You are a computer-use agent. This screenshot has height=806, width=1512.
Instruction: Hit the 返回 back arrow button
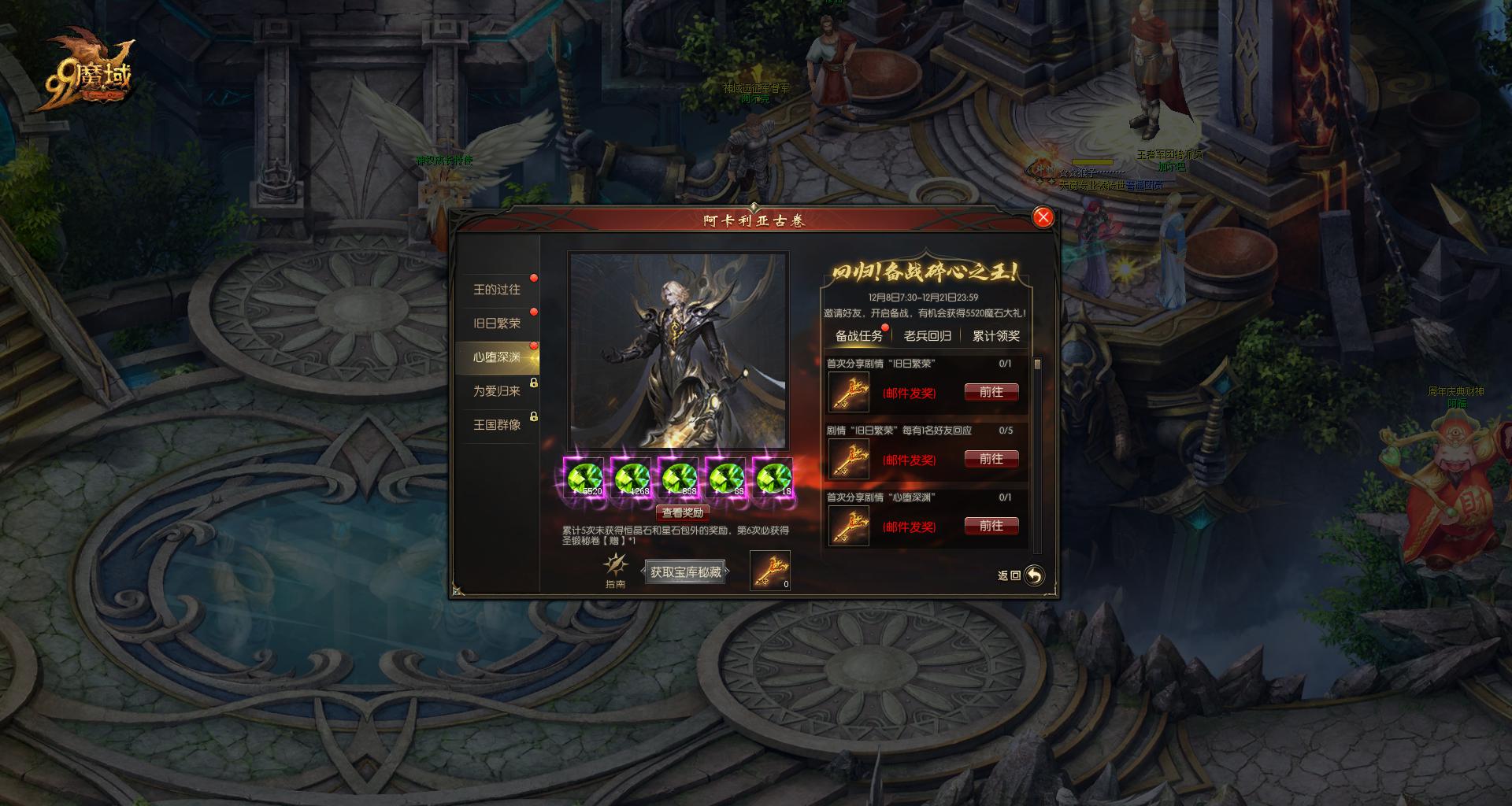pos(1033,575)
